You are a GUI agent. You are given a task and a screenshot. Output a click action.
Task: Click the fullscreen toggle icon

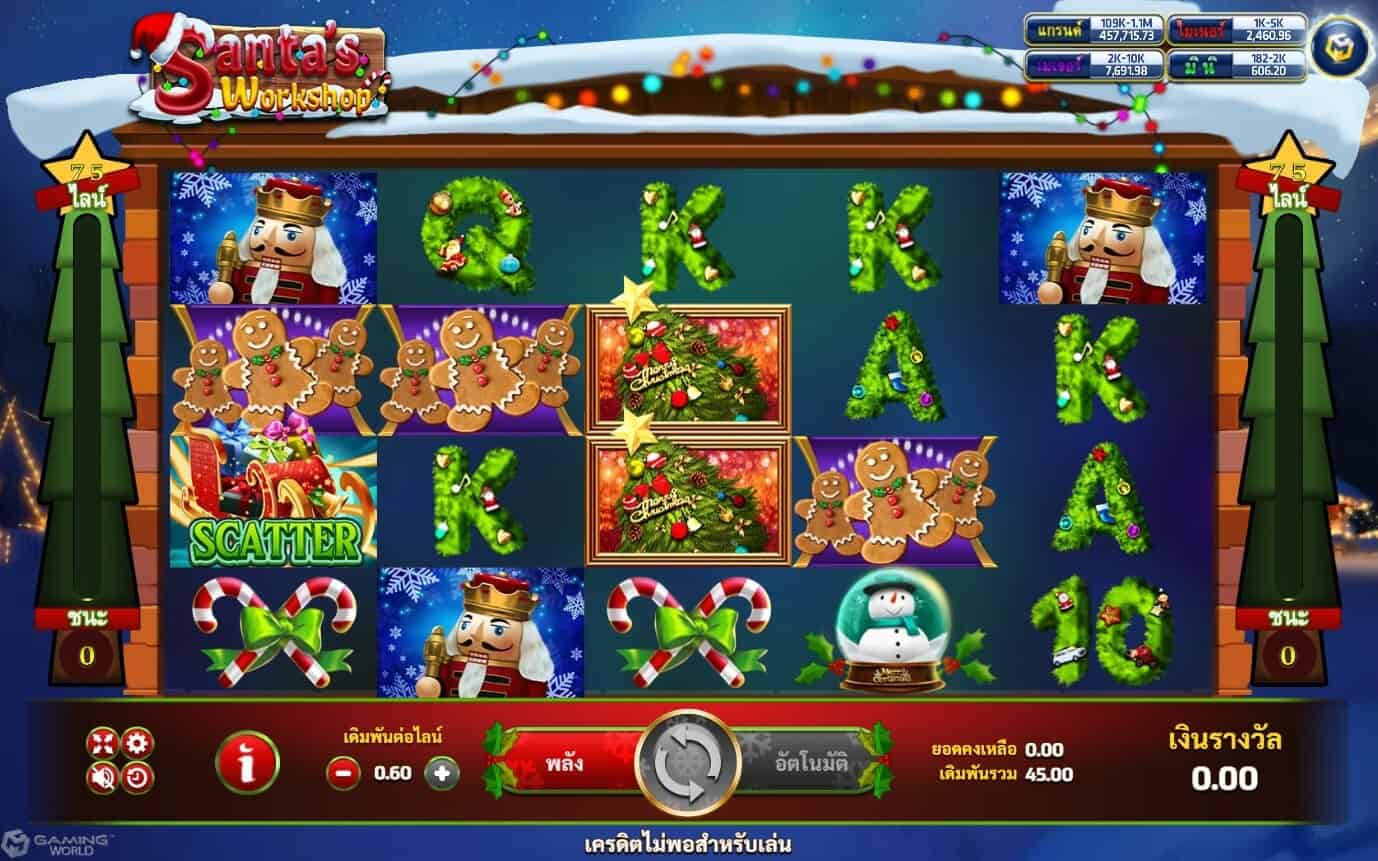coord(102,743)
